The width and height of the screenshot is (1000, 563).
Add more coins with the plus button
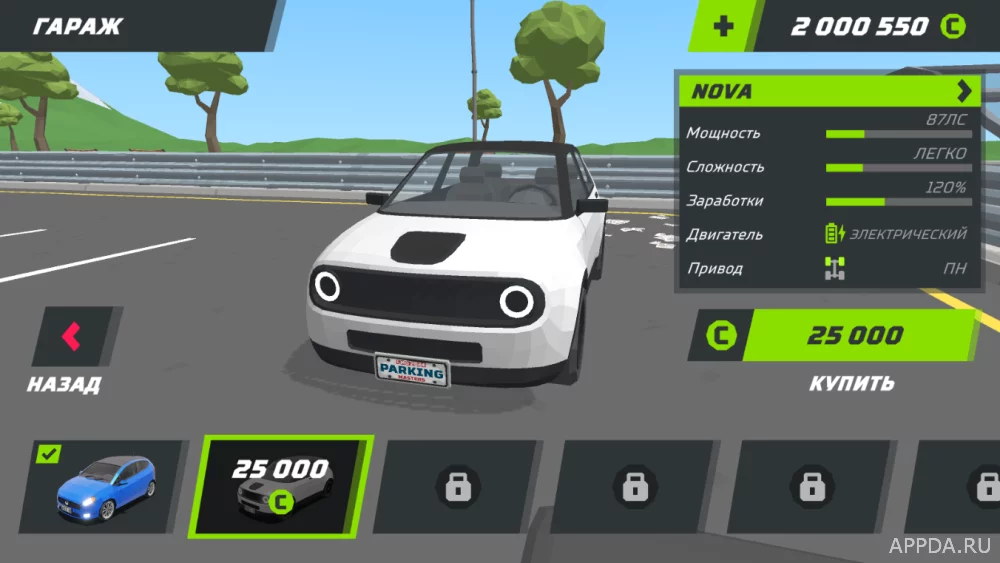click(x=723, y=26)
